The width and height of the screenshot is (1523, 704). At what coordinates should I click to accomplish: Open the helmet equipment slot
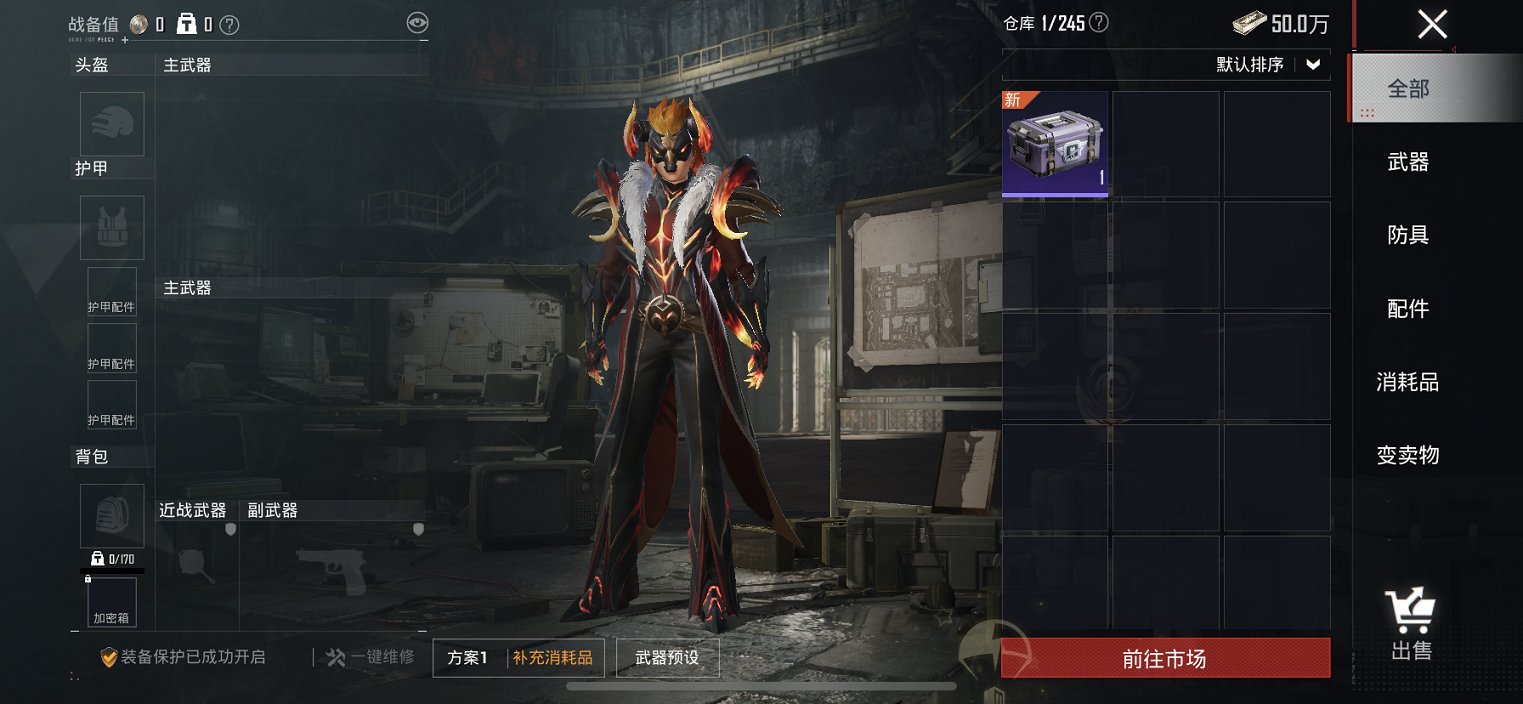coord(112,124)
